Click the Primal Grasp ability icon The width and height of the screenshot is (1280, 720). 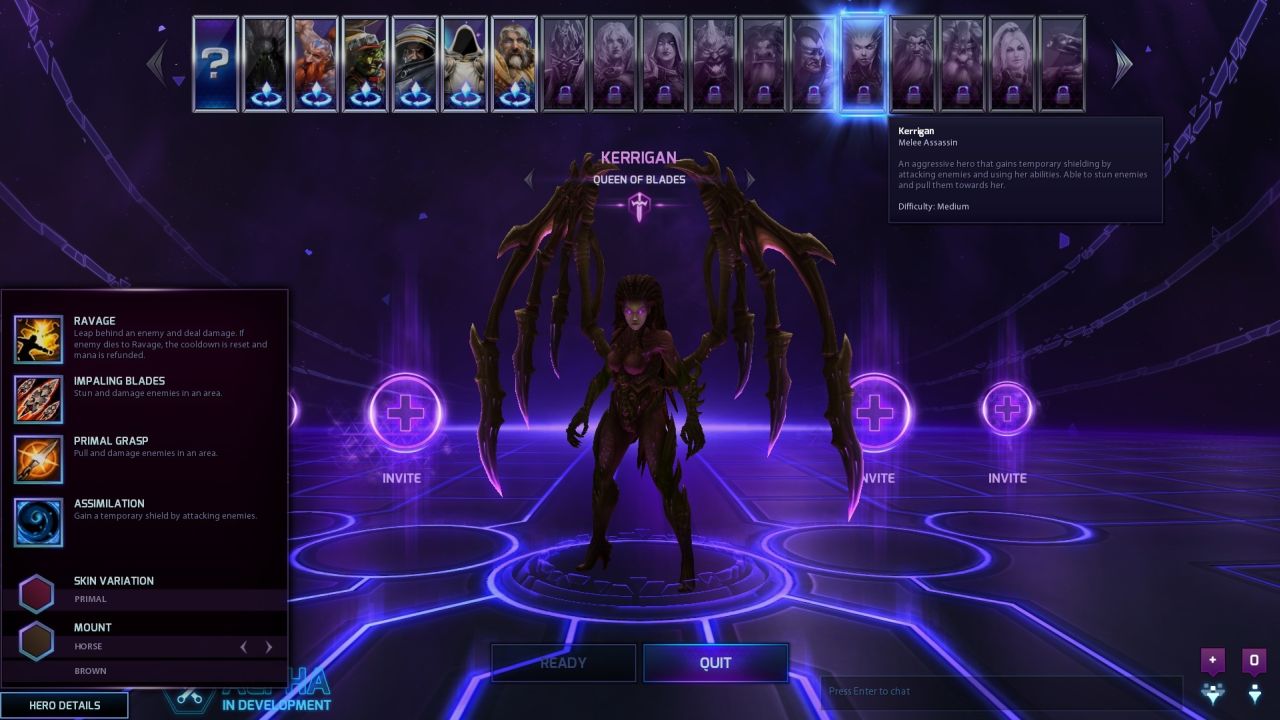coord(39,459)
